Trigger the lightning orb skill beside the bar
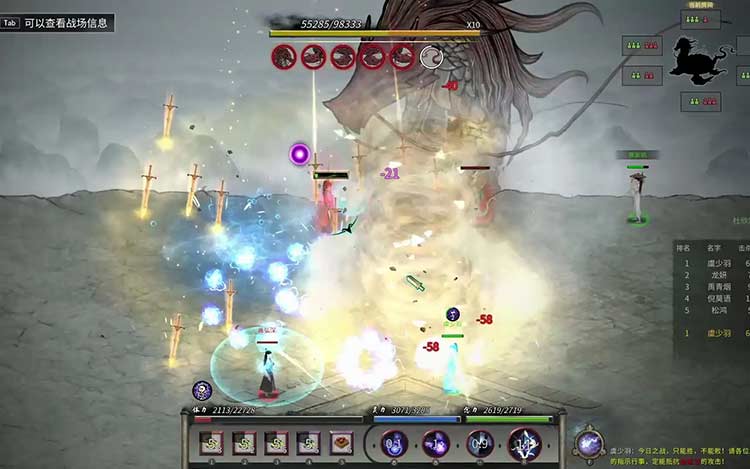 (x=590, y=443)
